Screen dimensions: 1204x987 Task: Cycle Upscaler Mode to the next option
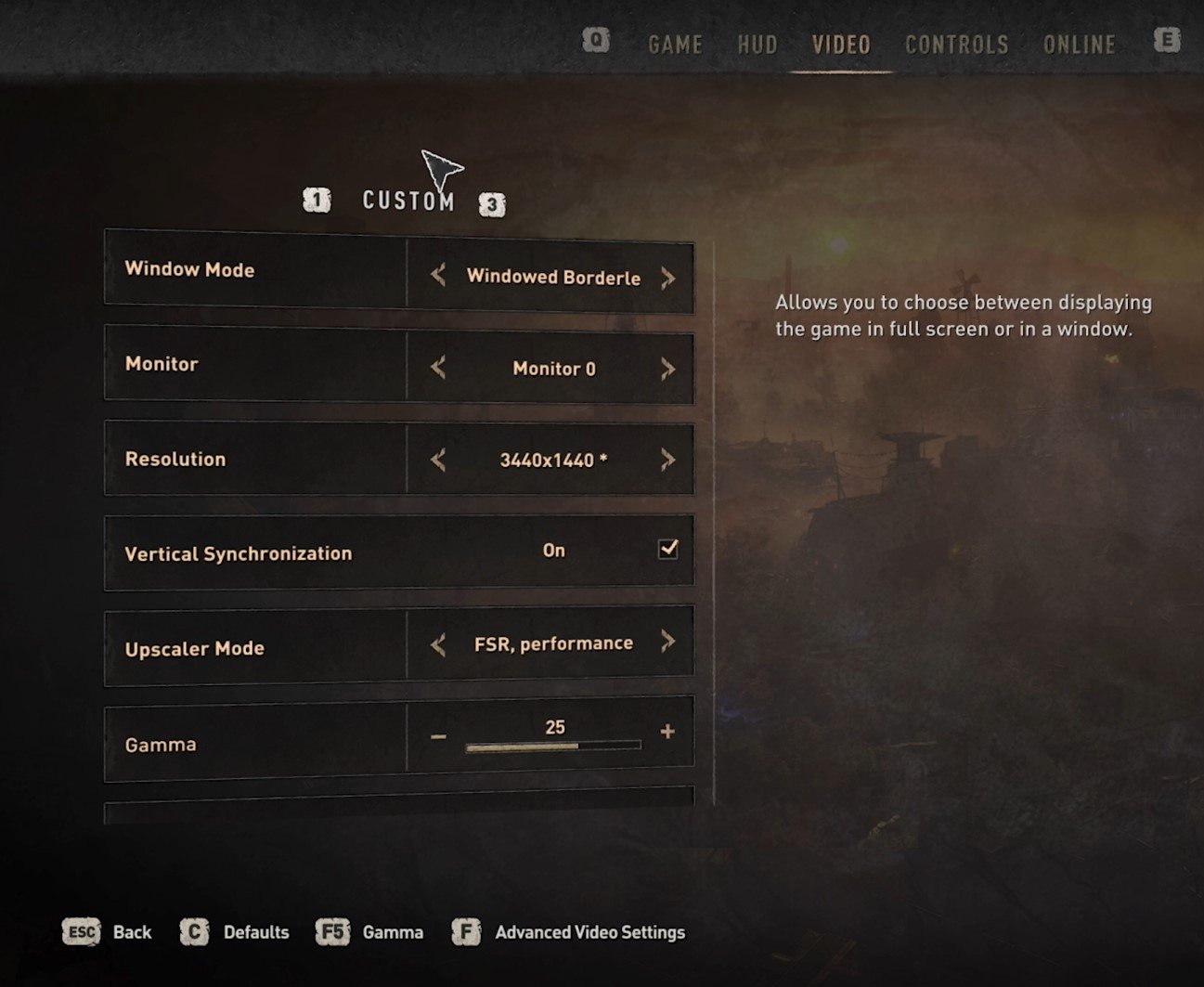[667, 642]
